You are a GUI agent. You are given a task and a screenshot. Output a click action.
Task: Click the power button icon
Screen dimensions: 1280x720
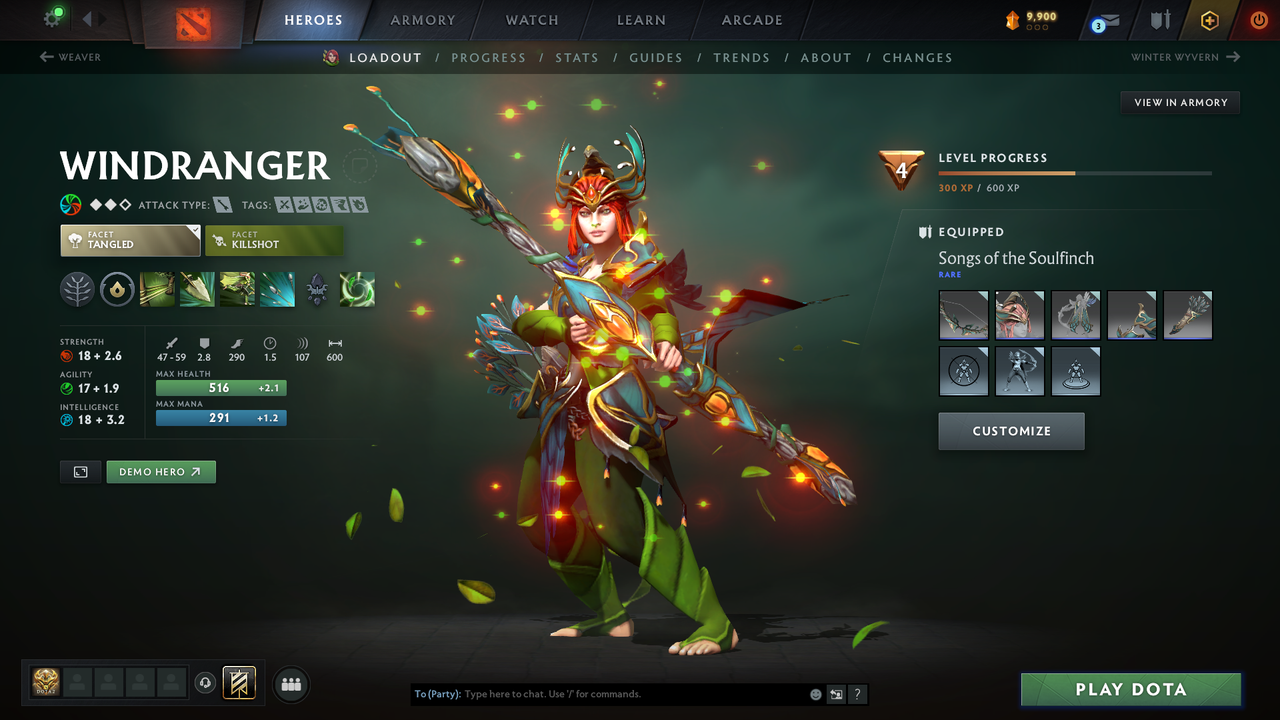click(1259, 19)
